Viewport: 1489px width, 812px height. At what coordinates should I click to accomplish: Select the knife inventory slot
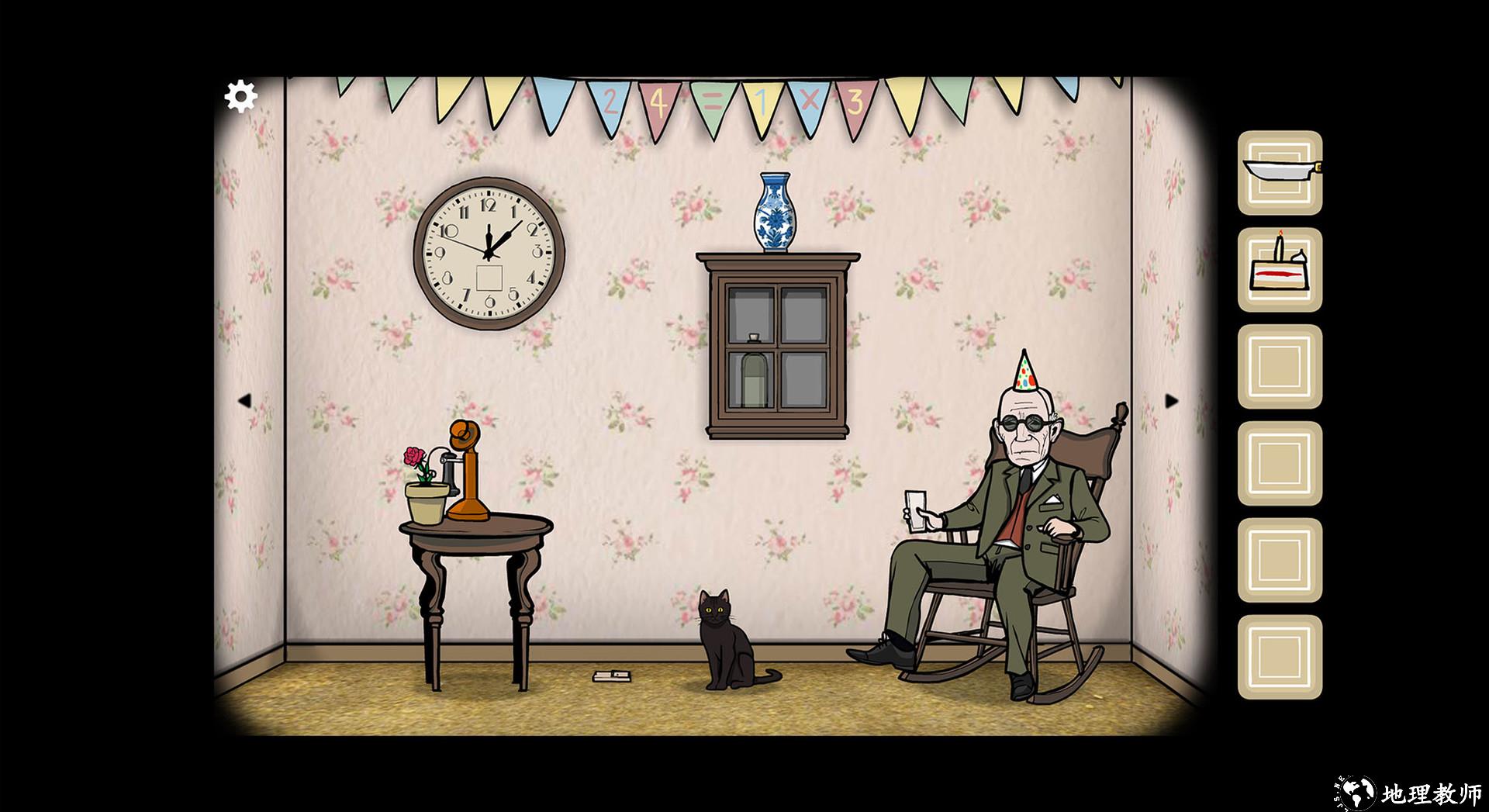tap(1280, 172)
